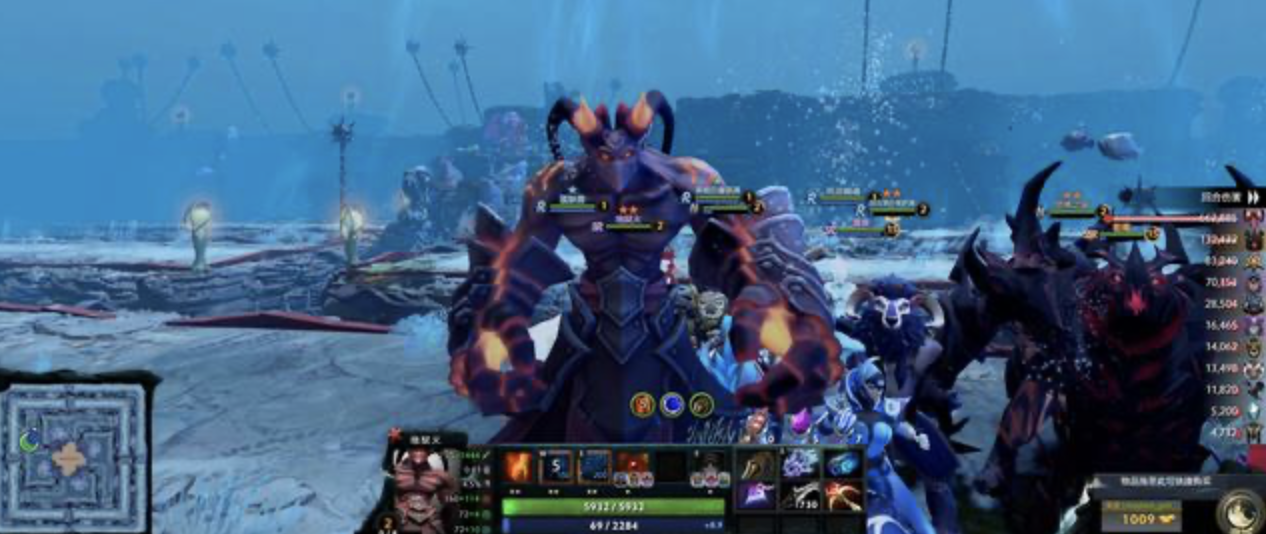Use the red-orange blade item

pyautogui.click(x=842, y=494)
